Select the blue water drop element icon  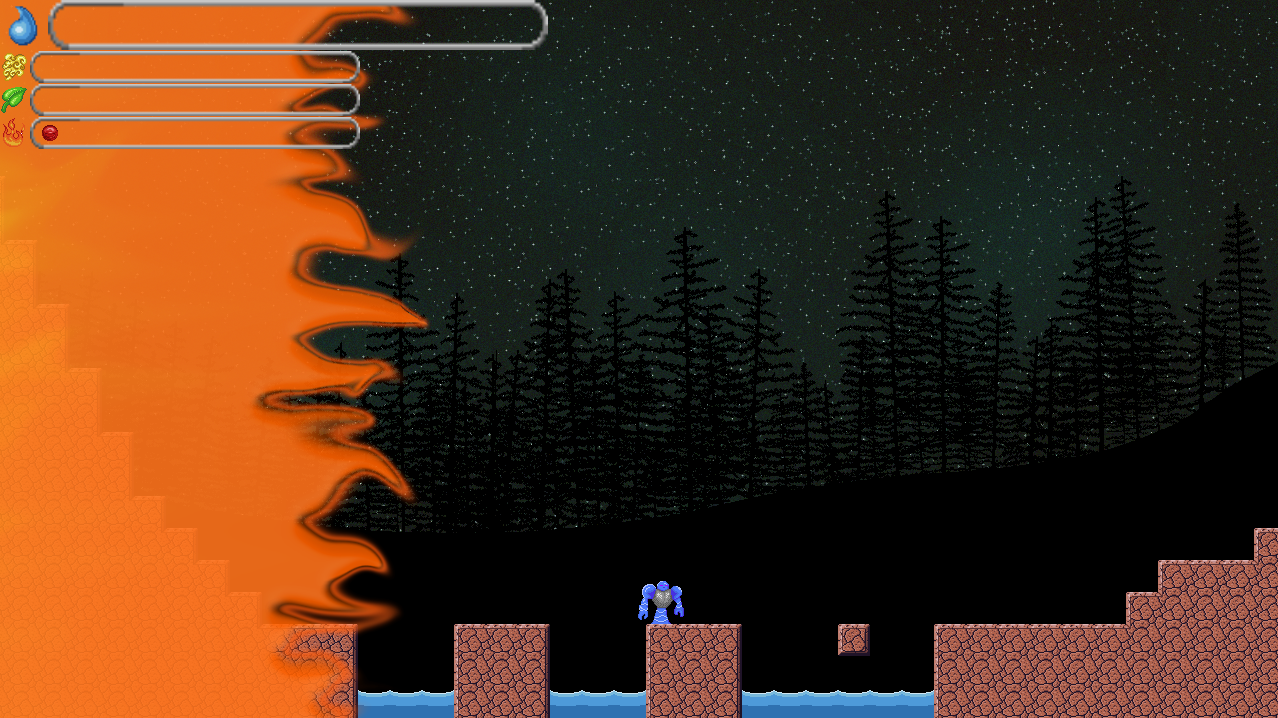coord(22,26)
